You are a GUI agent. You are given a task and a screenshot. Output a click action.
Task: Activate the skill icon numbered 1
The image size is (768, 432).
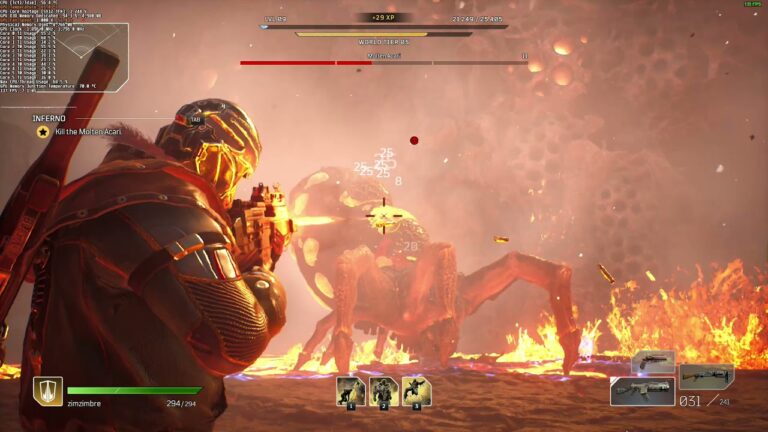[x=350, y=390]
